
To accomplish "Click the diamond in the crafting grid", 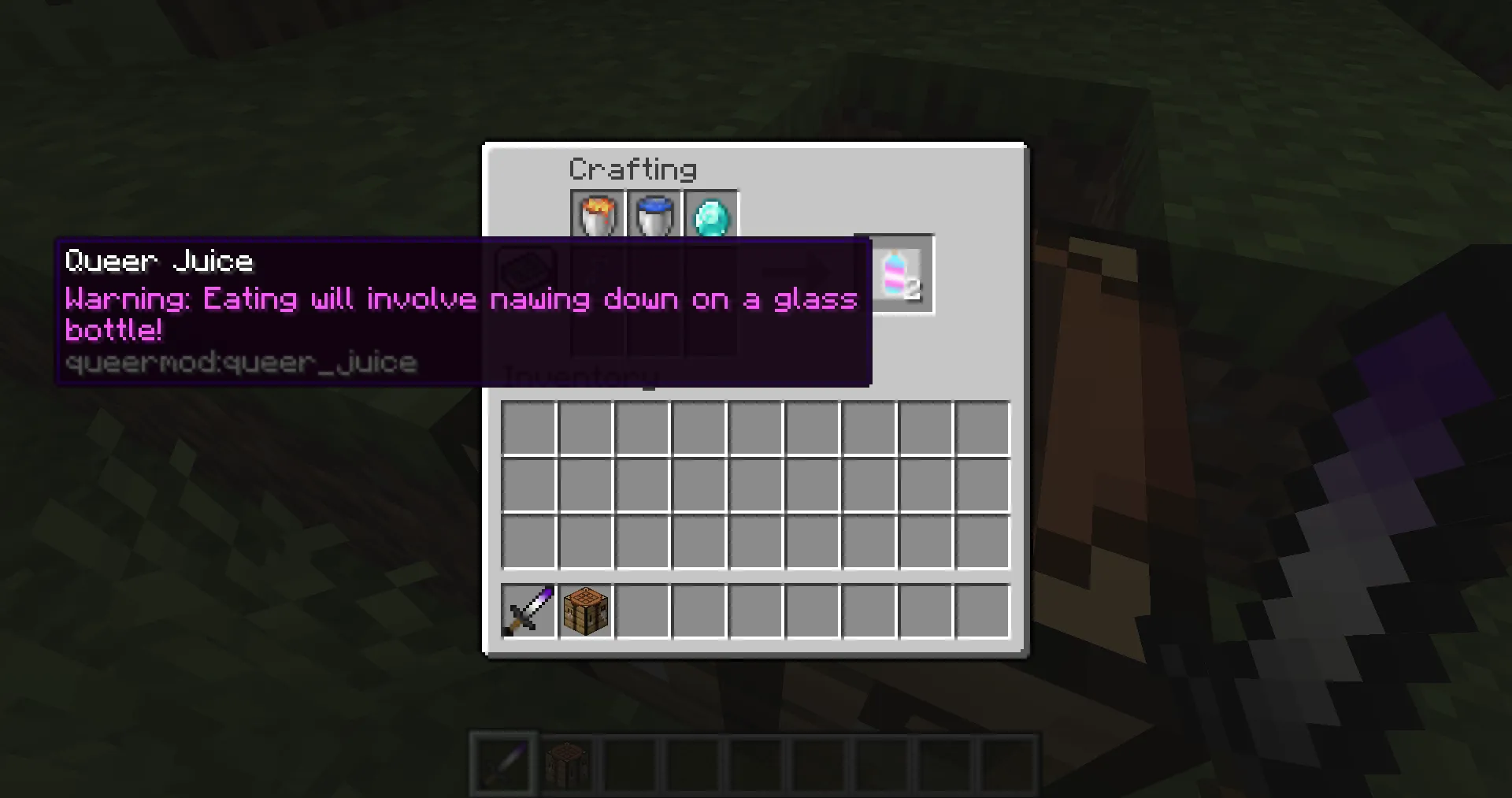I will coord(710,213).
